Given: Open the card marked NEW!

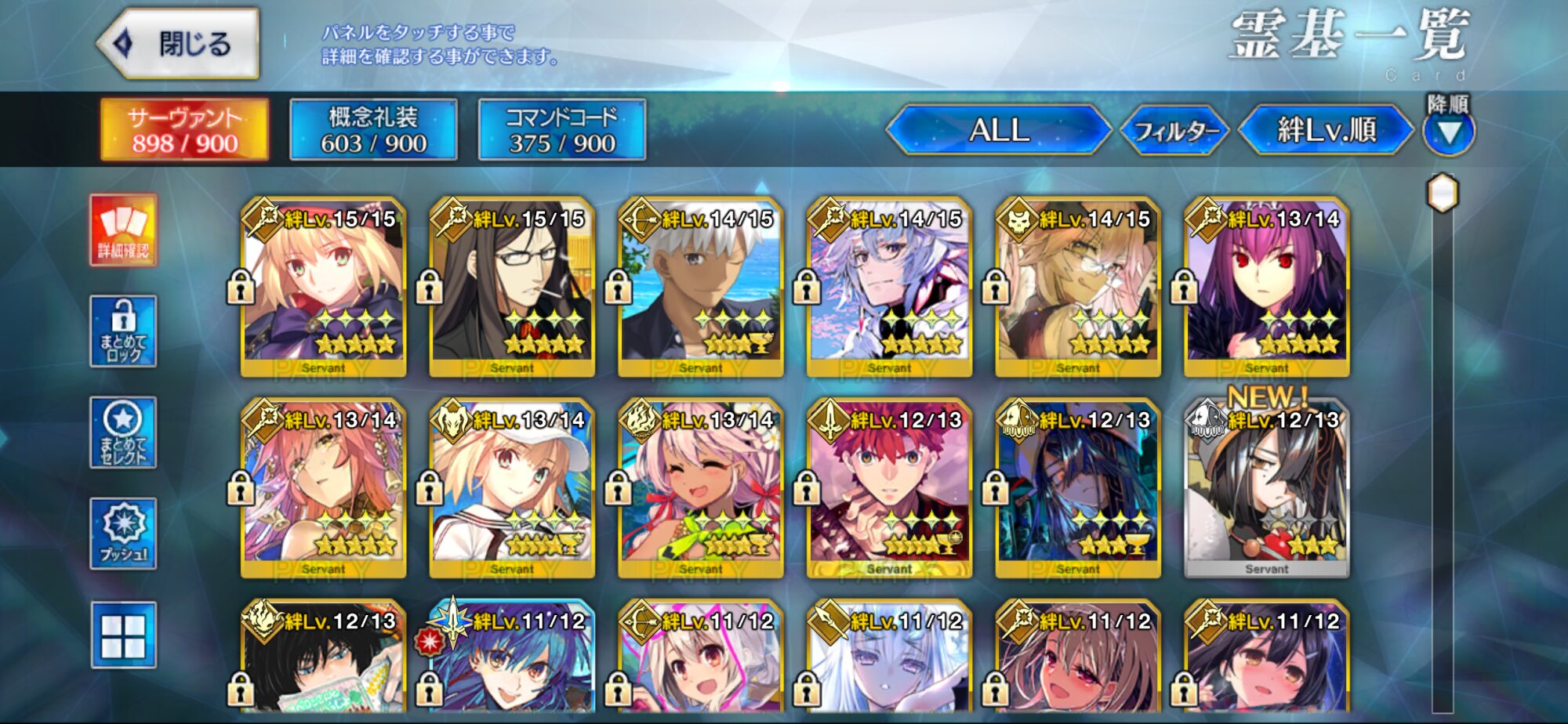Looking at the screenshot, I should (1266, 488).
